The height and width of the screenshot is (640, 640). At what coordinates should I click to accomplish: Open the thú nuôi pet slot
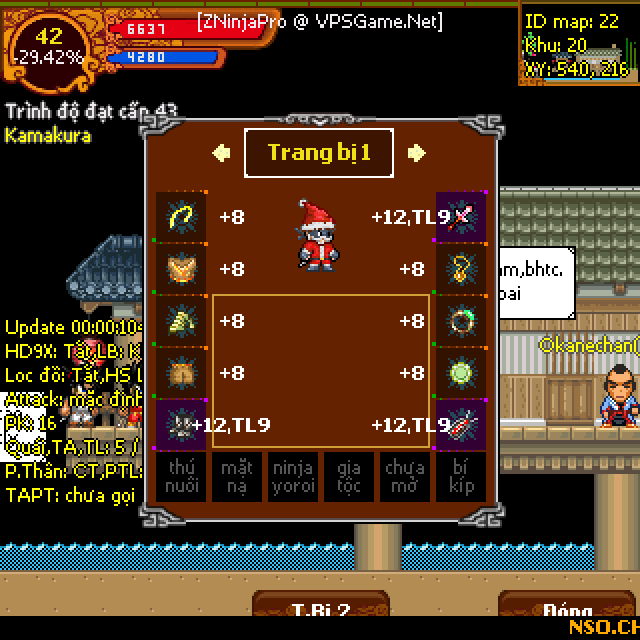[181, 476]
